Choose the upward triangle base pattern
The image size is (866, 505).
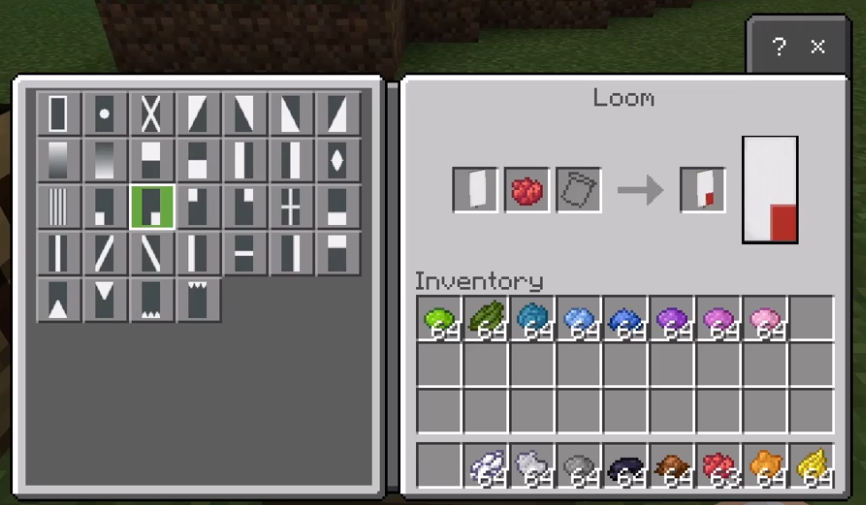(x=58, y=300)
